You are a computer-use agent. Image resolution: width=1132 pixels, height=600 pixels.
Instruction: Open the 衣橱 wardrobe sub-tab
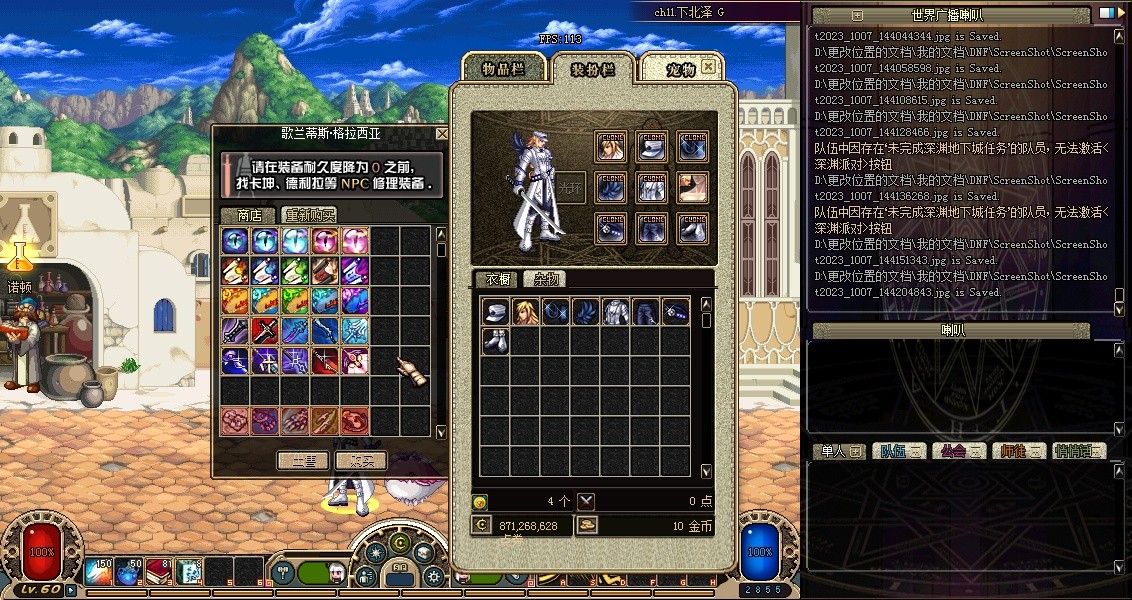[x=498, y=279]
